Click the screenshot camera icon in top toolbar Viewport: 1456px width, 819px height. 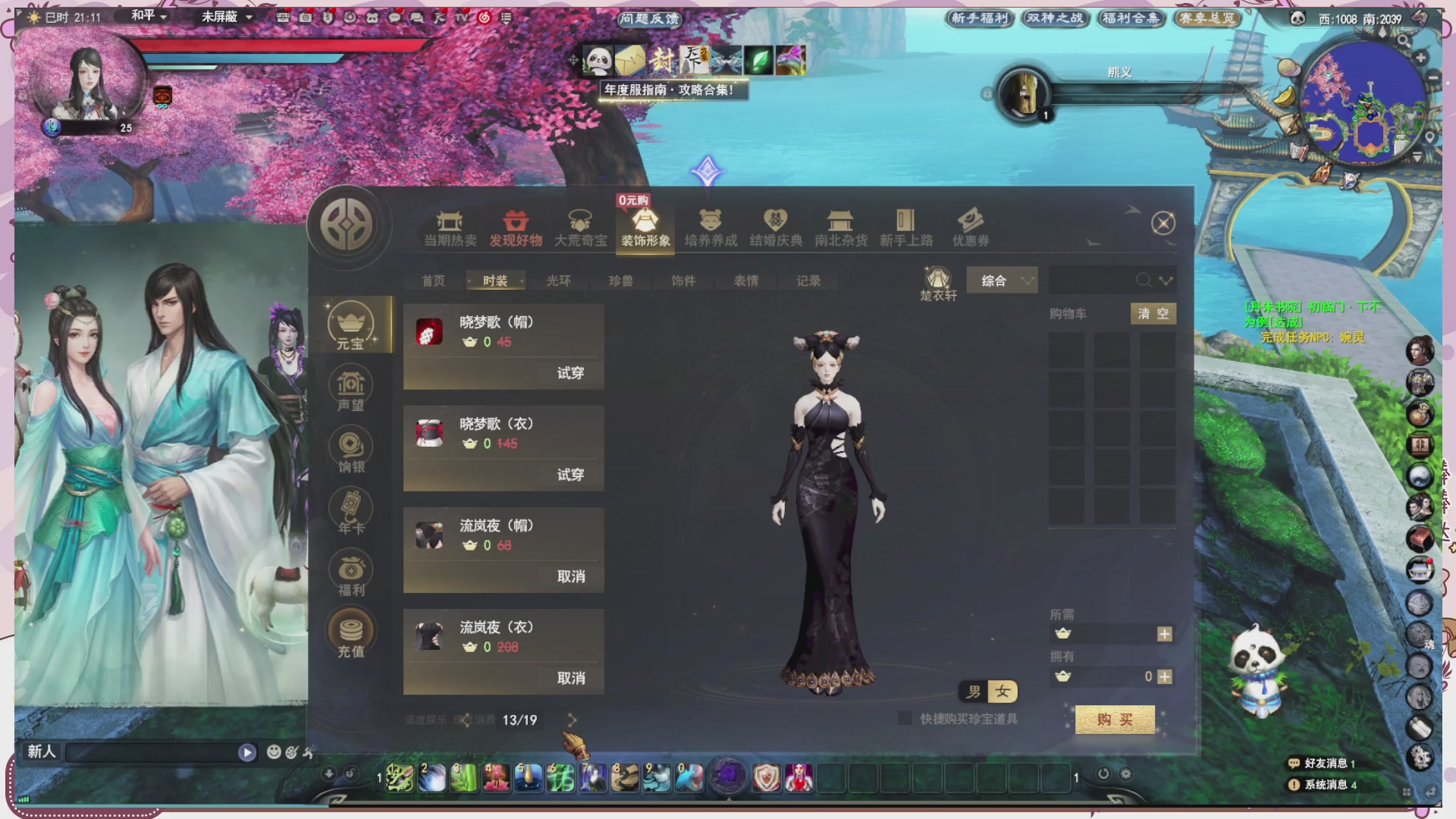click(306, 17)
